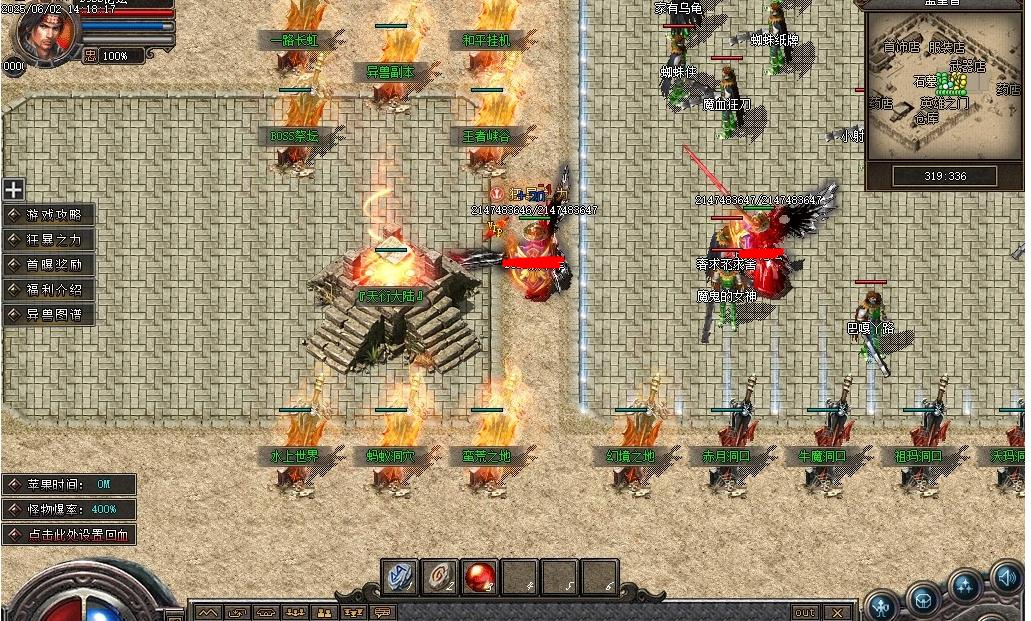Image resolution: width=1031 pixels, height=621 pixels.
Task: Click the 点击此处设置回血 auto-heal setting
Action: [70, 534]
